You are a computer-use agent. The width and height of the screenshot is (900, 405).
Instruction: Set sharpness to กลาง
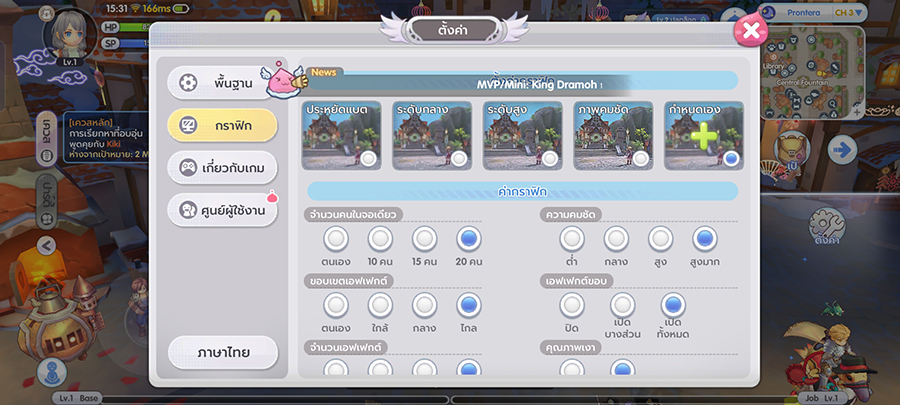coord(616,238)
